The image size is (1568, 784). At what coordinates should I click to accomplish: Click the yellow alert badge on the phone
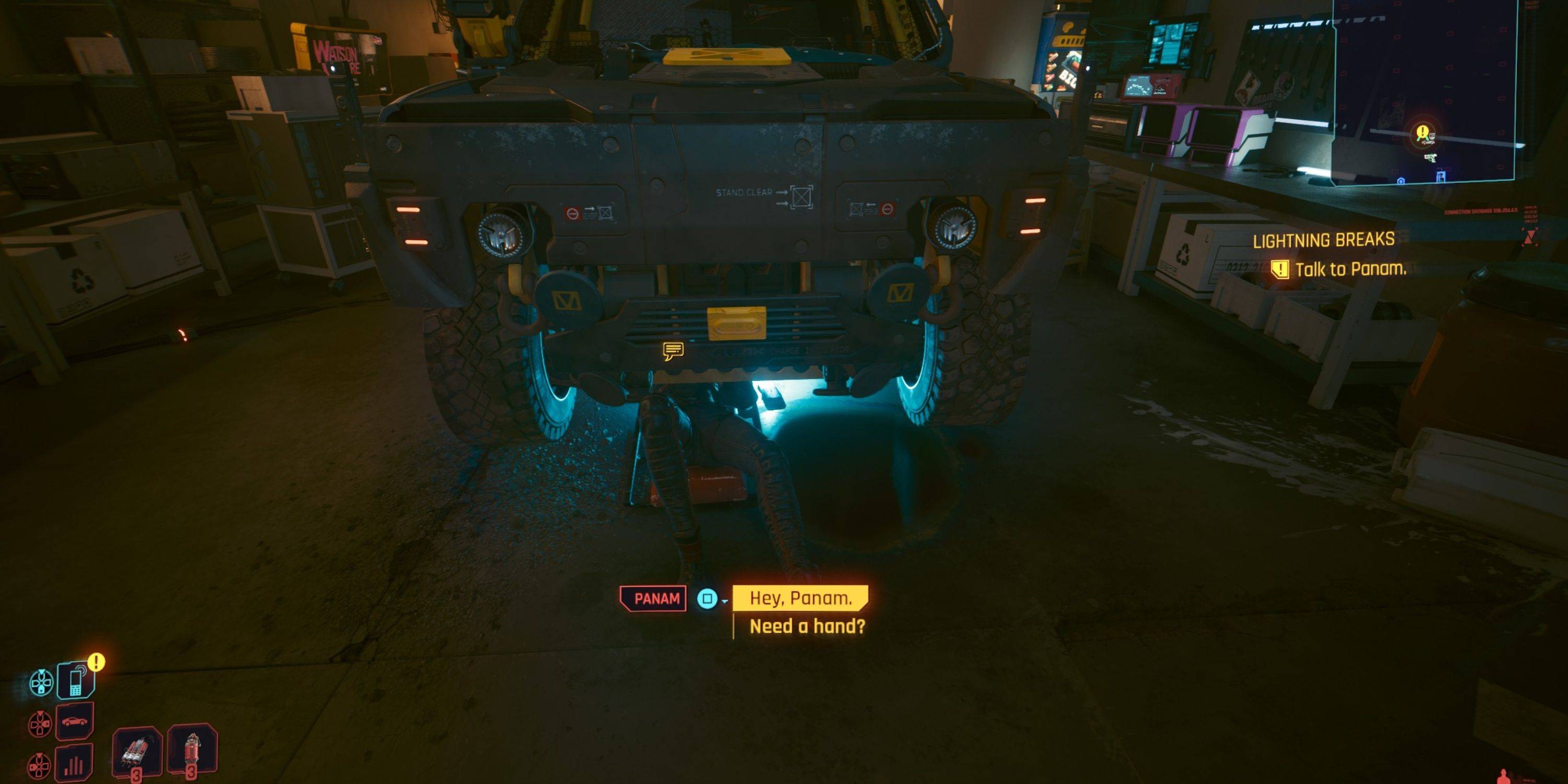coord(96,662)
